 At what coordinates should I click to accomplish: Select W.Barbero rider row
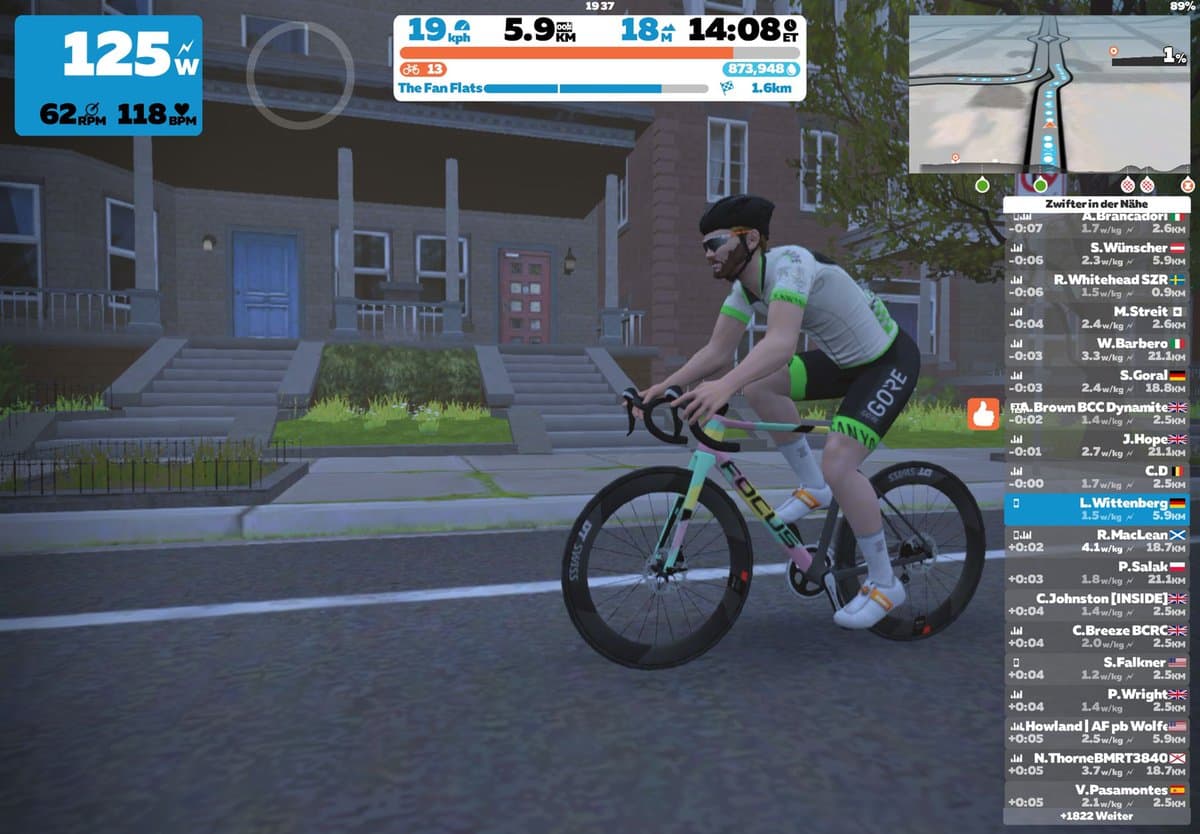[1099, 350]
